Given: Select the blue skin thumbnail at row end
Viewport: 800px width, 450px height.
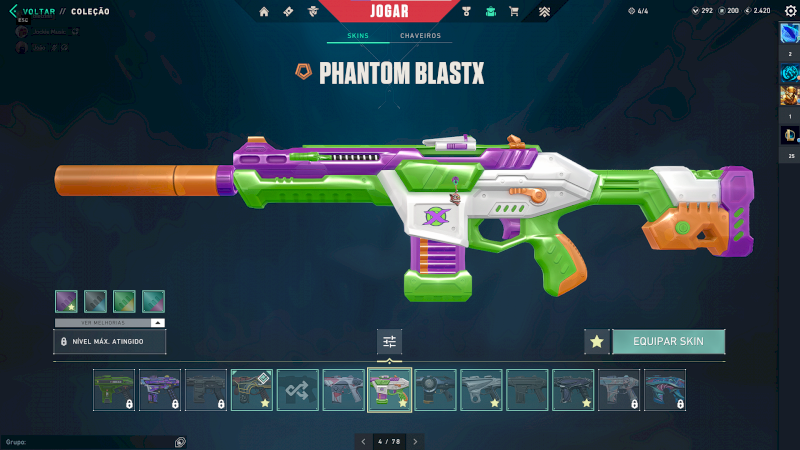Looking at the screenshot, I should (665, 390).
